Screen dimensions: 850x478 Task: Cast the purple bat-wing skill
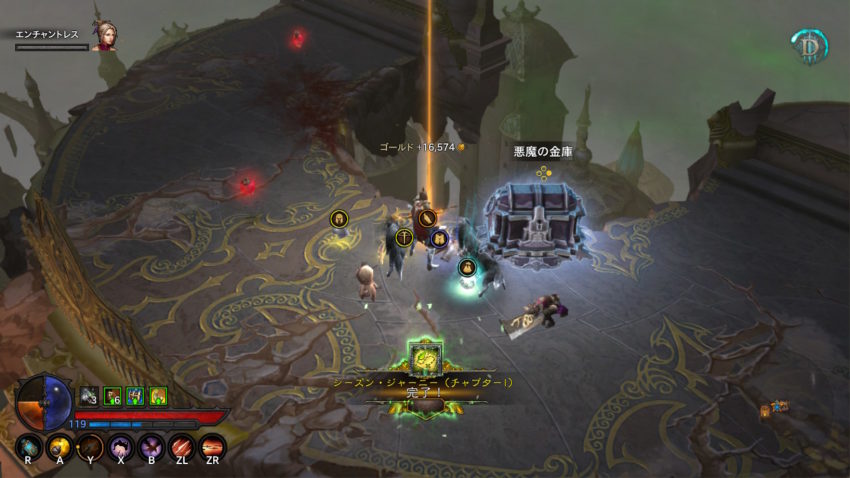pos(152,447)
